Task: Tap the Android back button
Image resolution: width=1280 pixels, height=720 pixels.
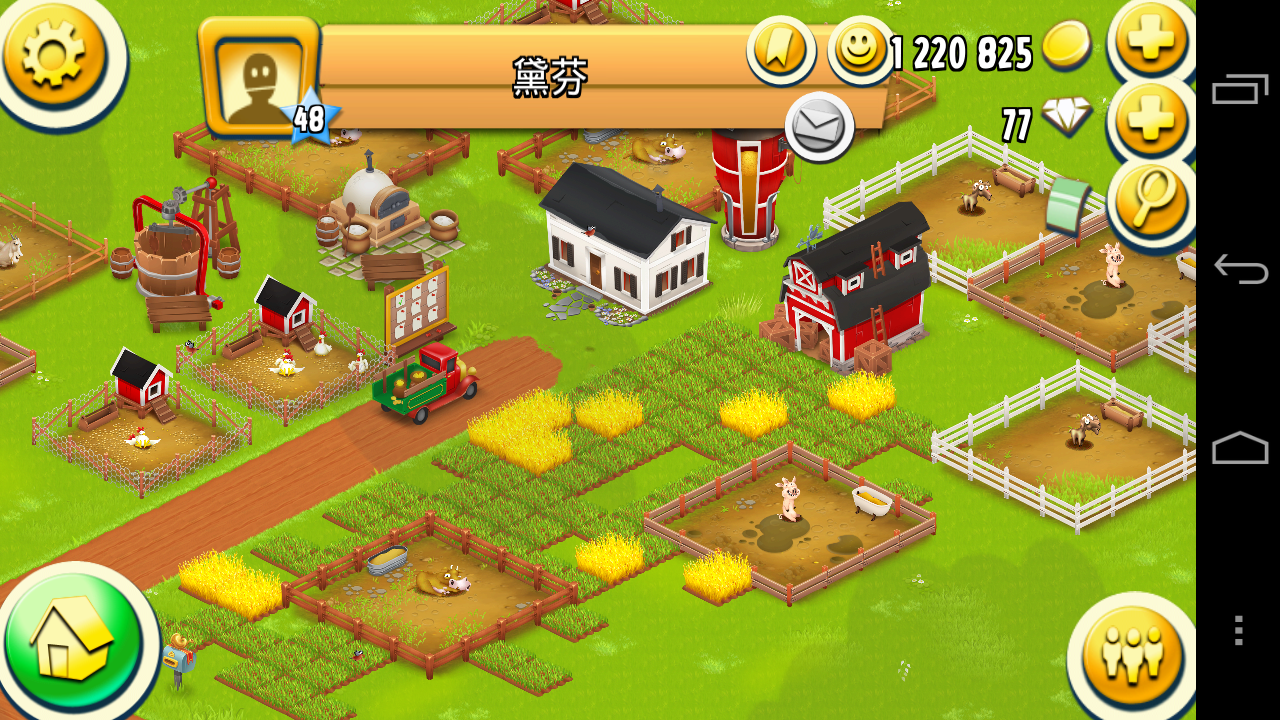Action: [x=1239, y=269]
